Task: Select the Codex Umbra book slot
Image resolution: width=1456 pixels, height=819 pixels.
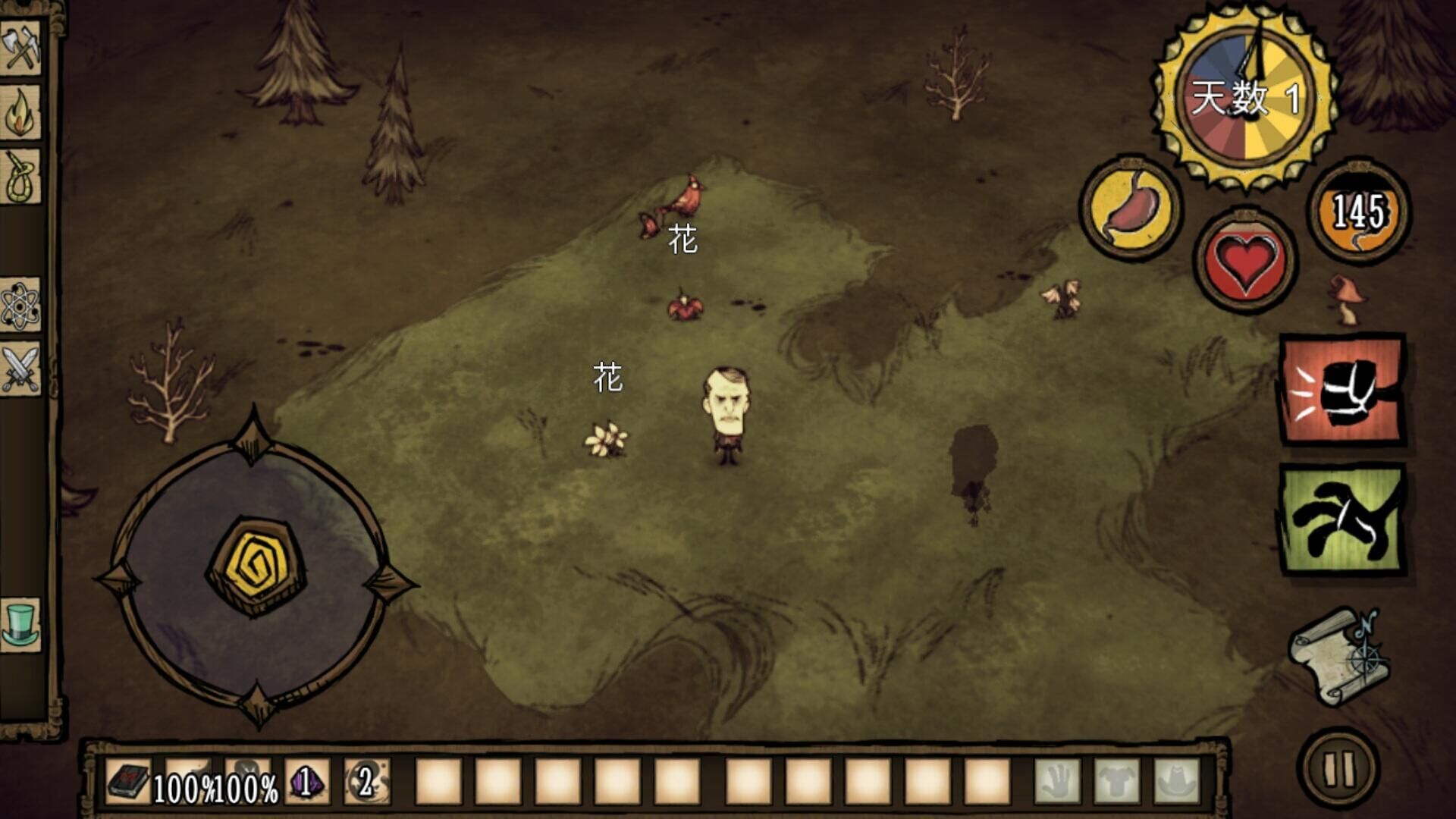Action: coord(129,781)
